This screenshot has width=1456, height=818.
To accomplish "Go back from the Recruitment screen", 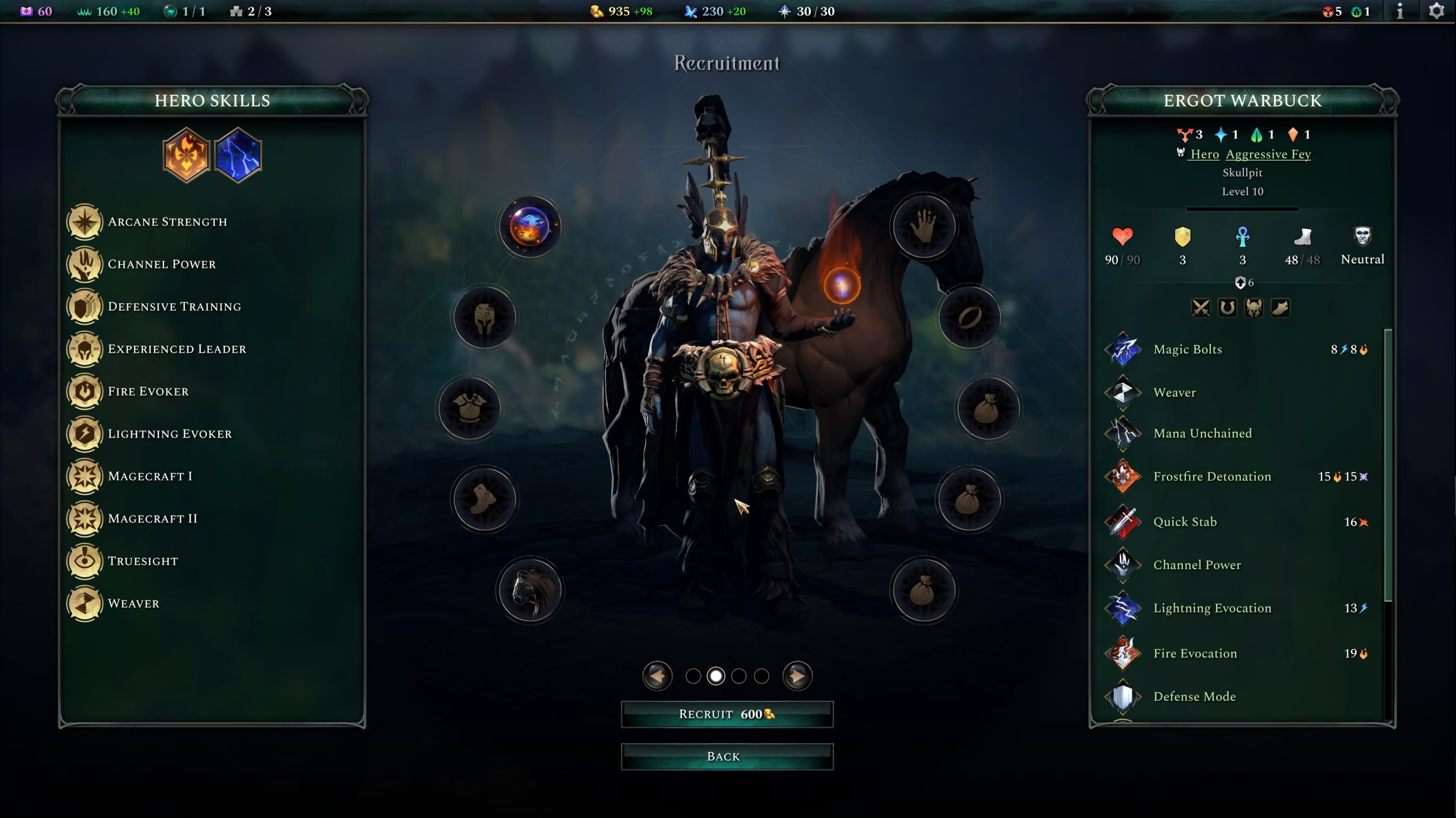I will 727,756.
